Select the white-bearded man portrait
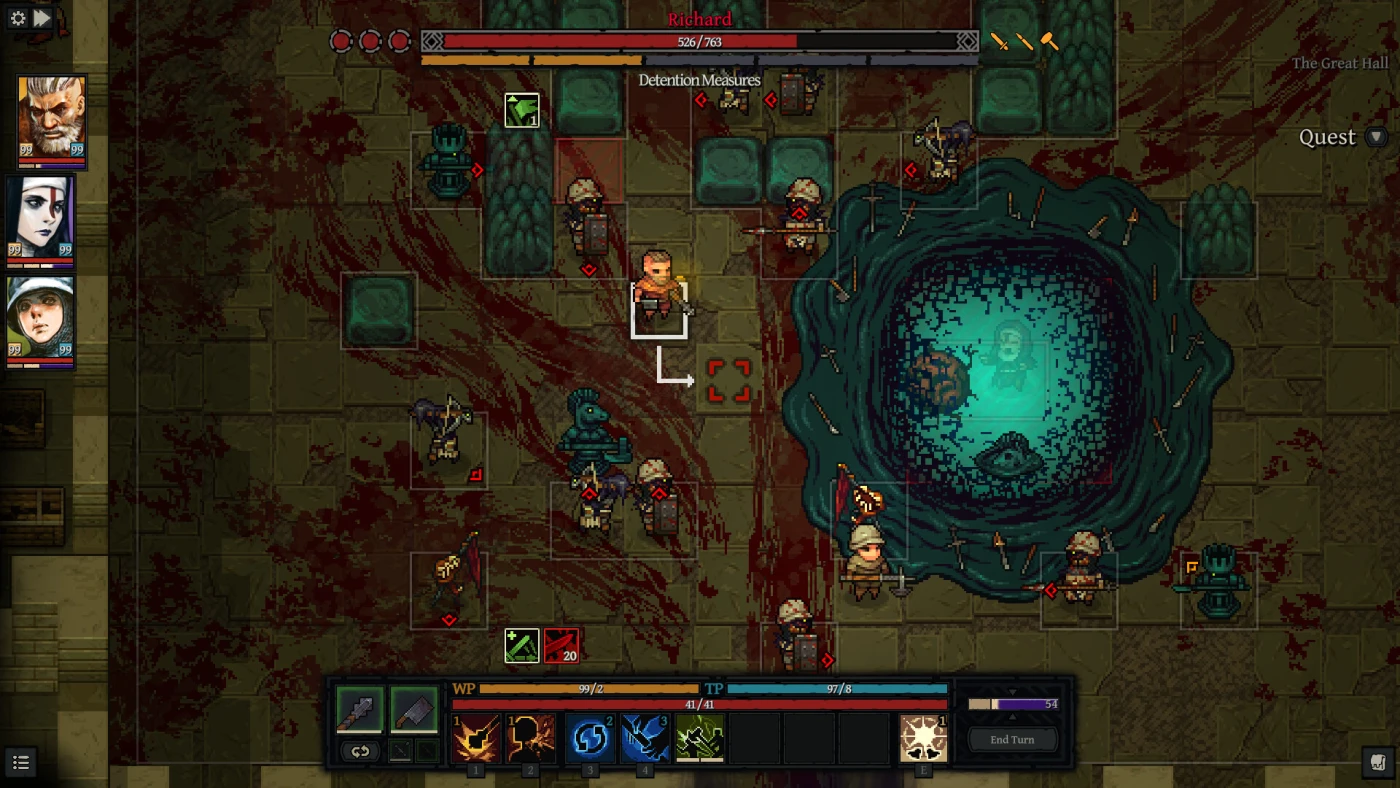This screenshot has width=1400, height=788. point(51,117)
